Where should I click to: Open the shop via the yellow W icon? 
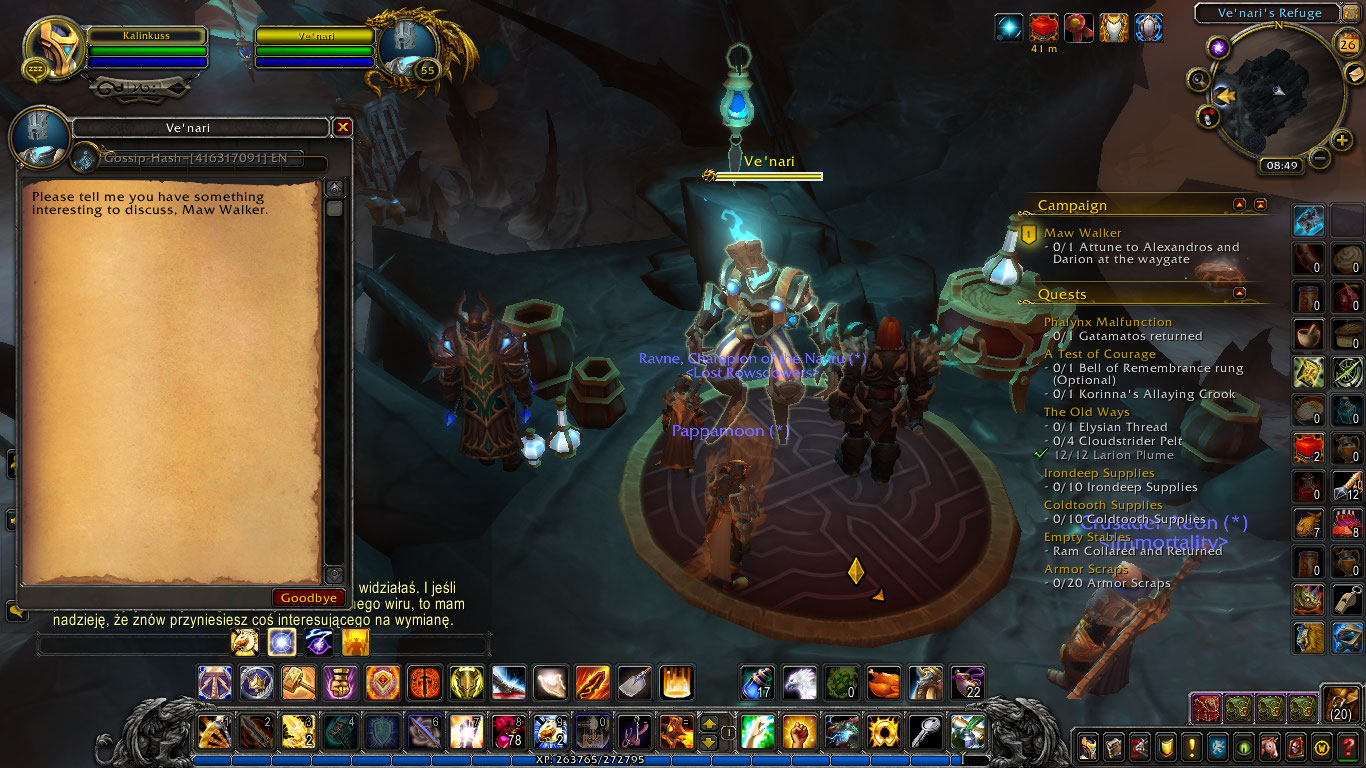point(1321,747)
